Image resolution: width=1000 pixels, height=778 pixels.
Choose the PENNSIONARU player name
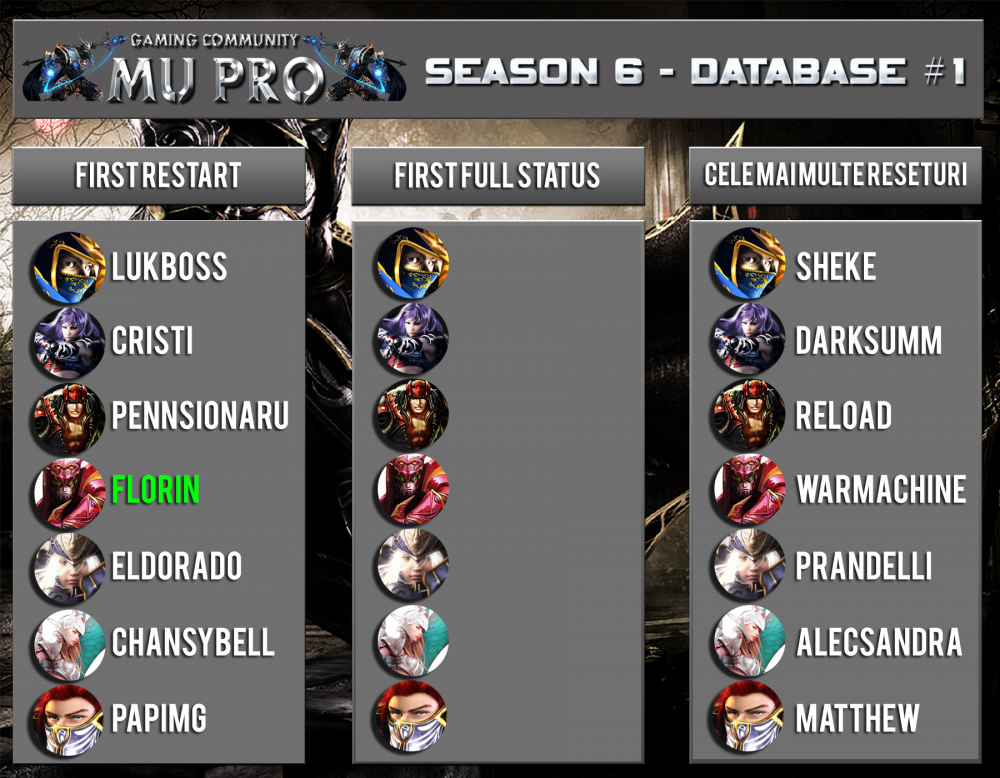[x=200, y=416]
